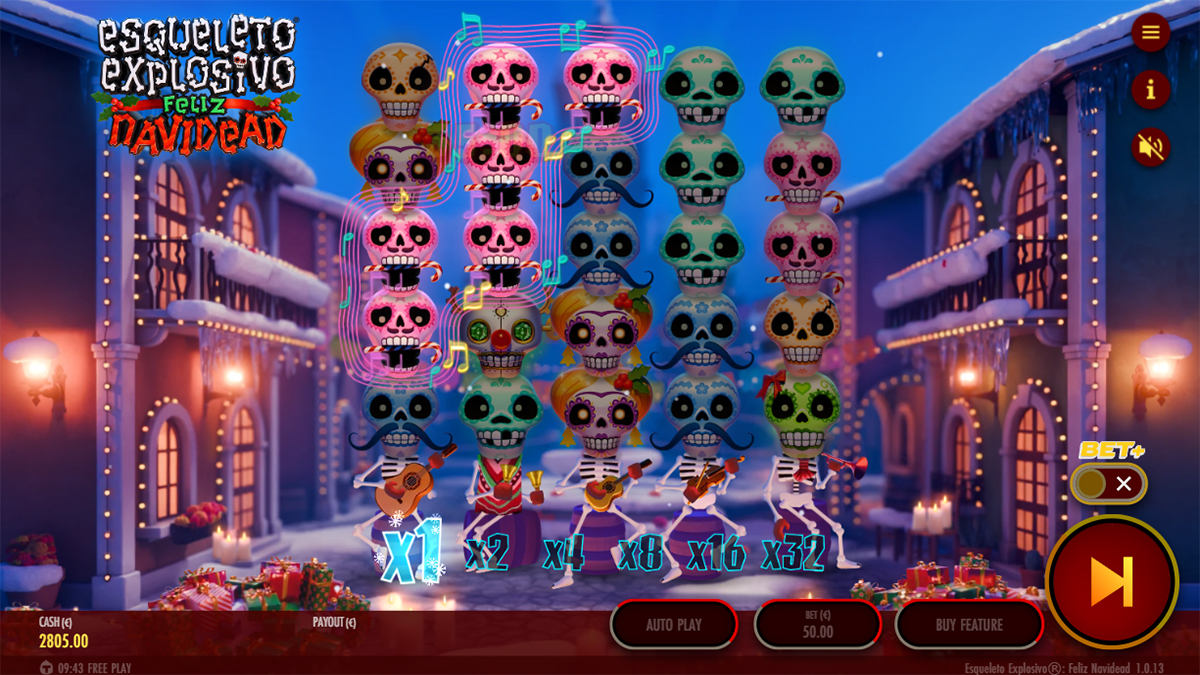Show the game info paytable

[x=1150, y=90]
